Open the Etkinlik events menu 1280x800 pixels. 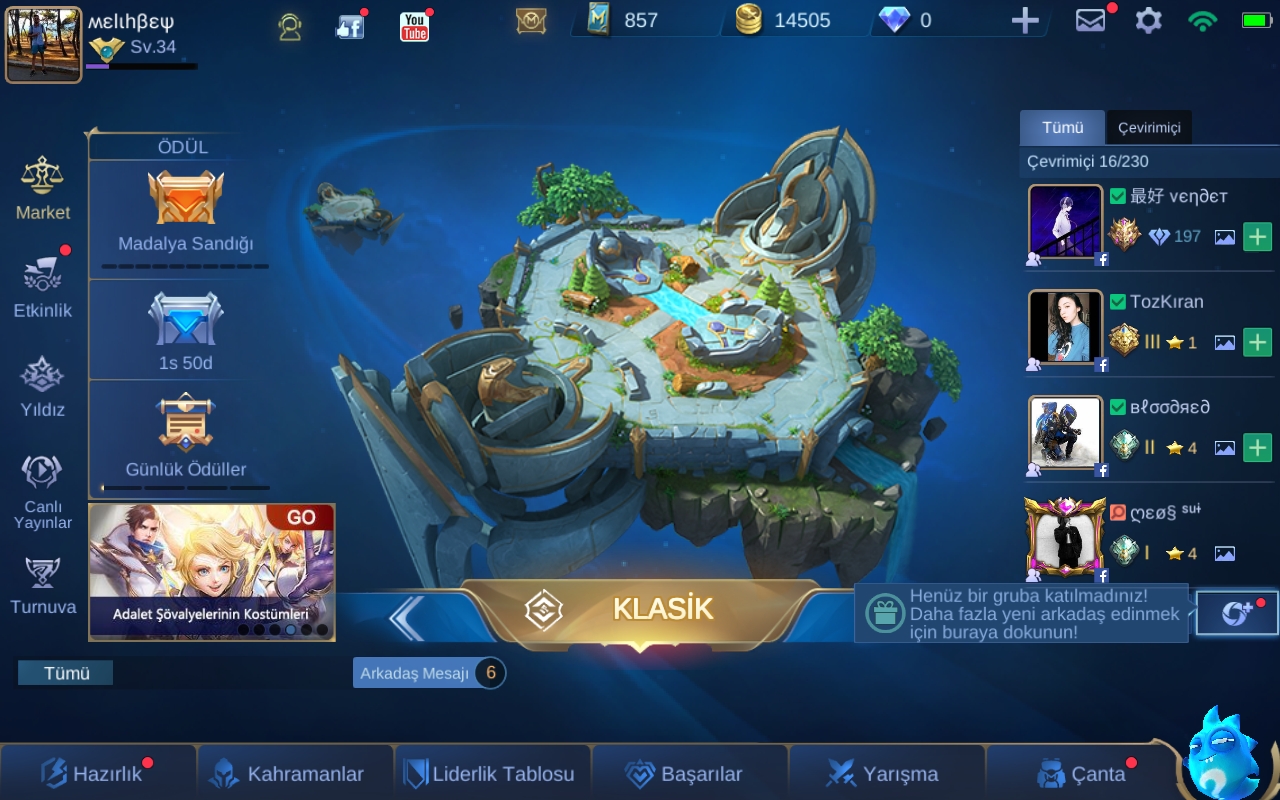click(43, 286)
